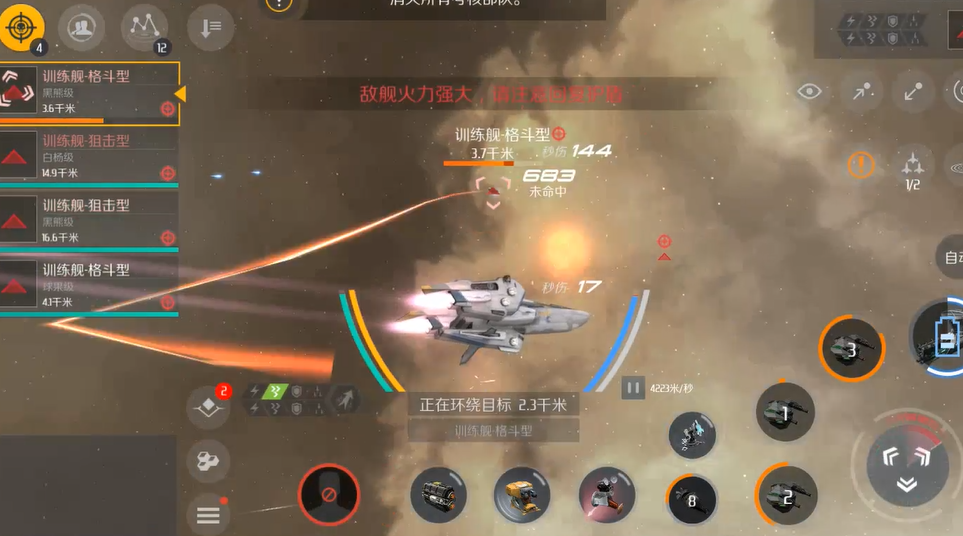
Task: Open the hamburger main menu
Action: [x=208, y=515]
